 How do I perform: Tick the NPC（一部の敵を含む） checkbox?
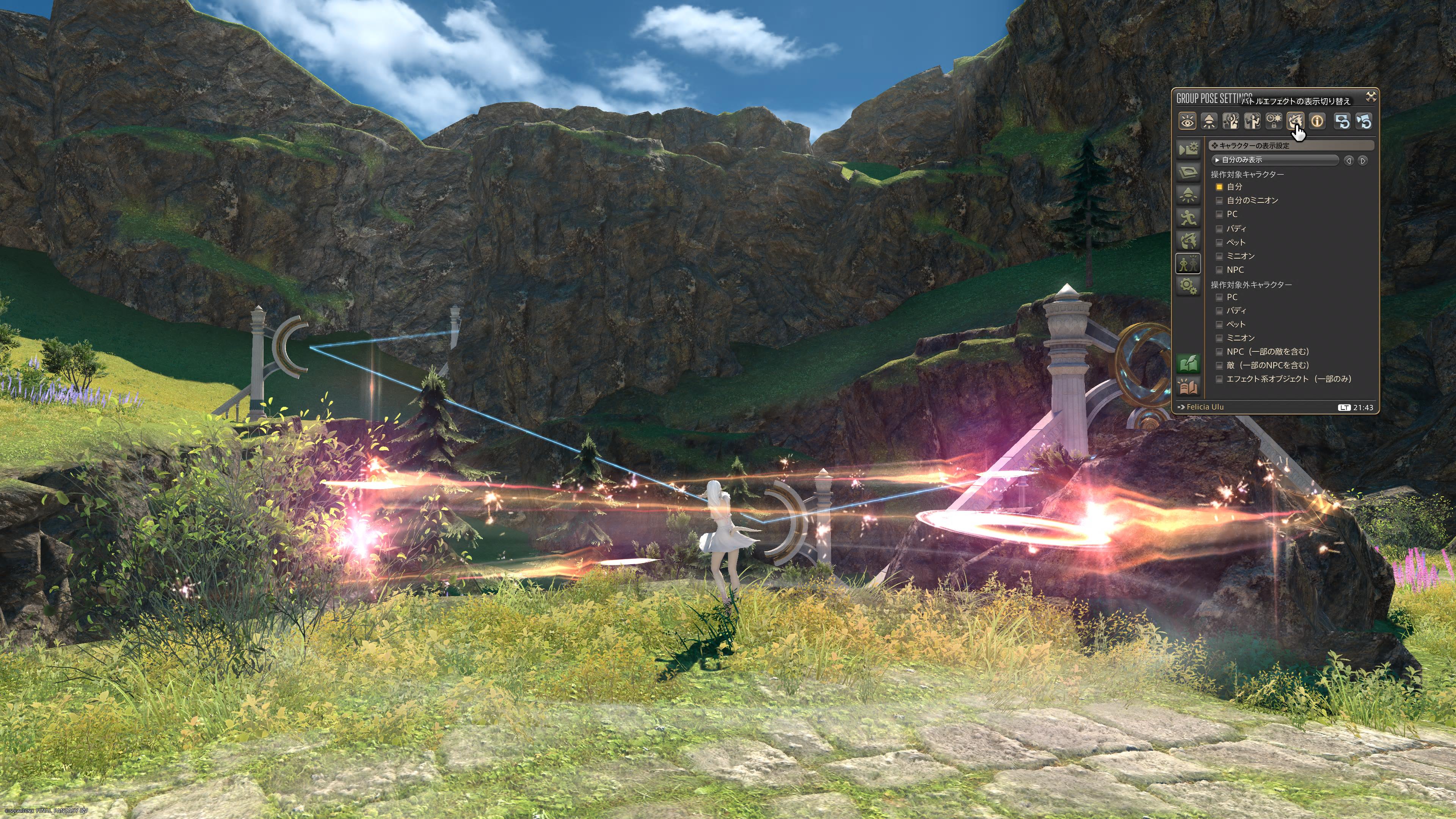pos(1219,352)
